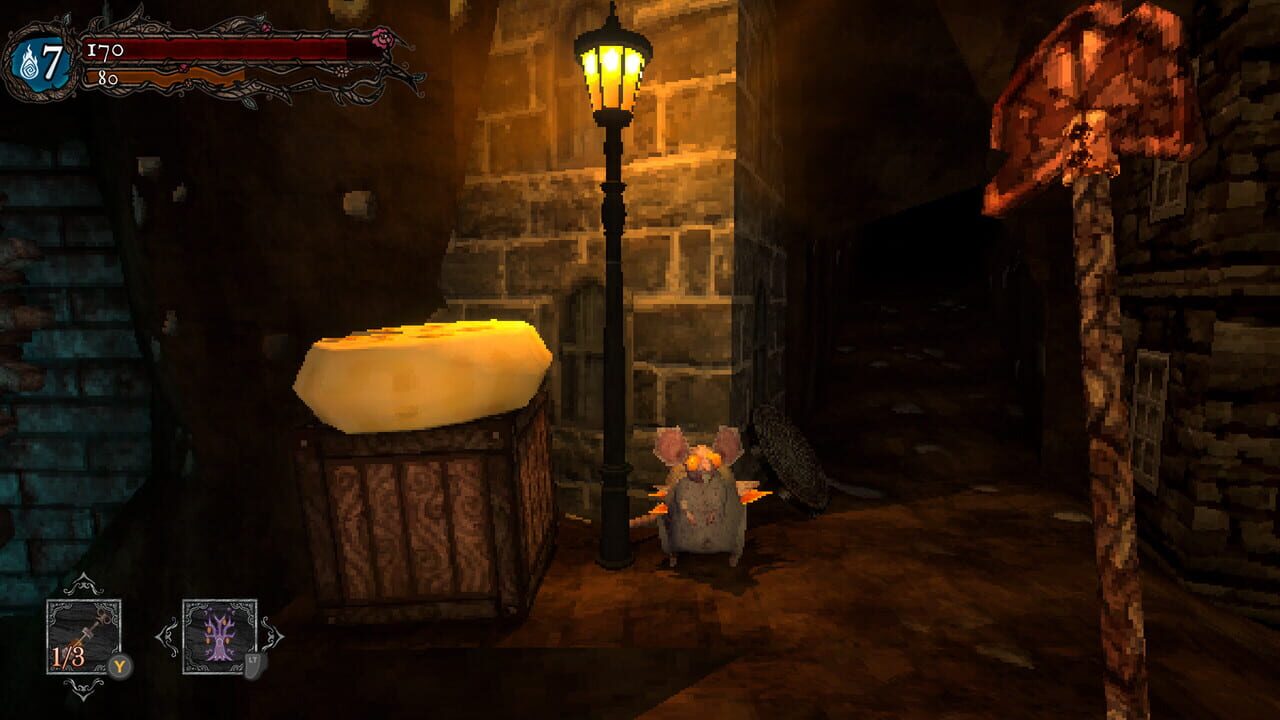Click the right arrow beside the tree spell
The width and height of the screenshot is (1280, 720).
click(272, 635)
